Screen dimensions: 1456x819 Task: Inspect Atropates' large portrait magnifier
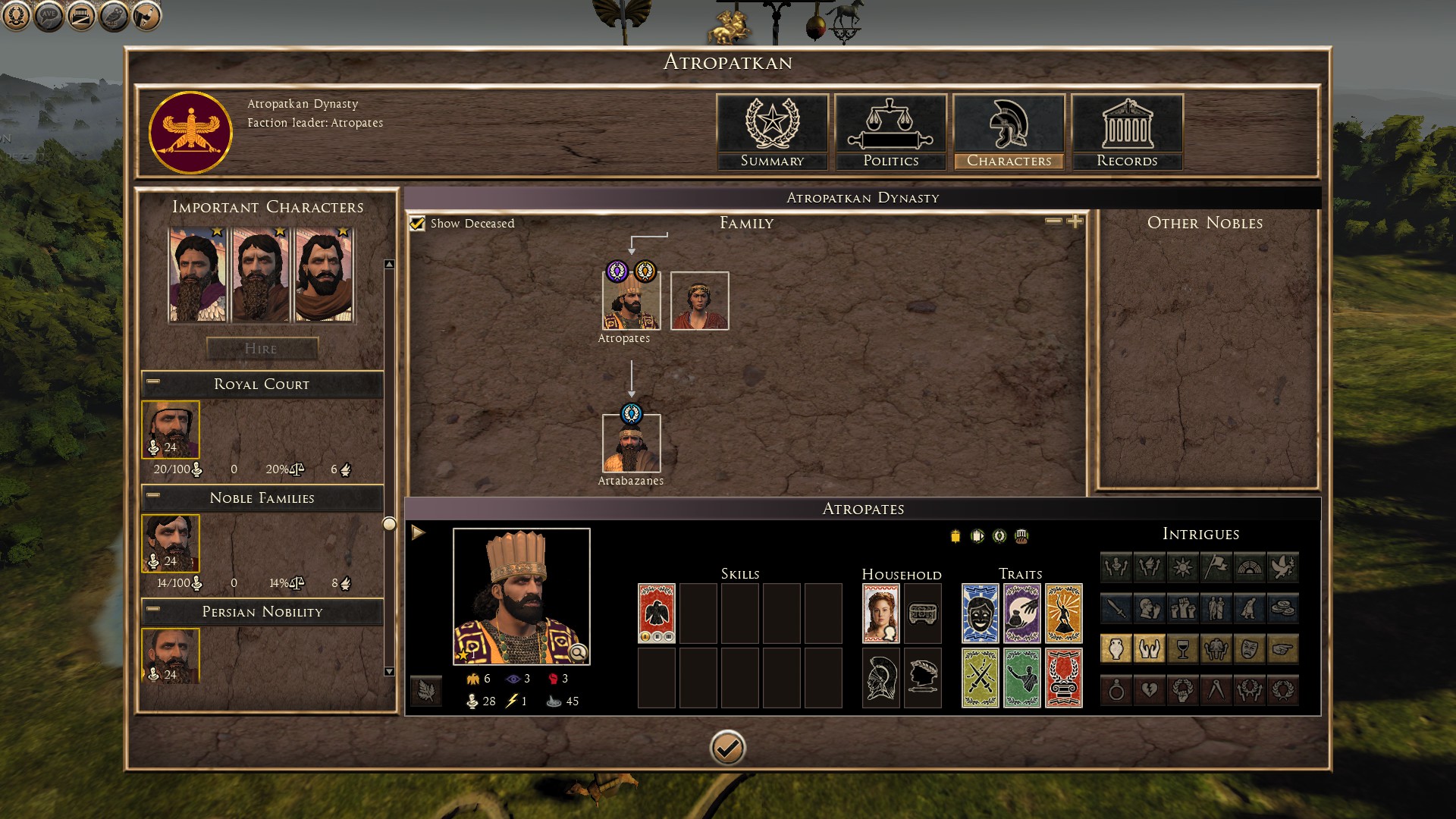[x=578, y=652]
